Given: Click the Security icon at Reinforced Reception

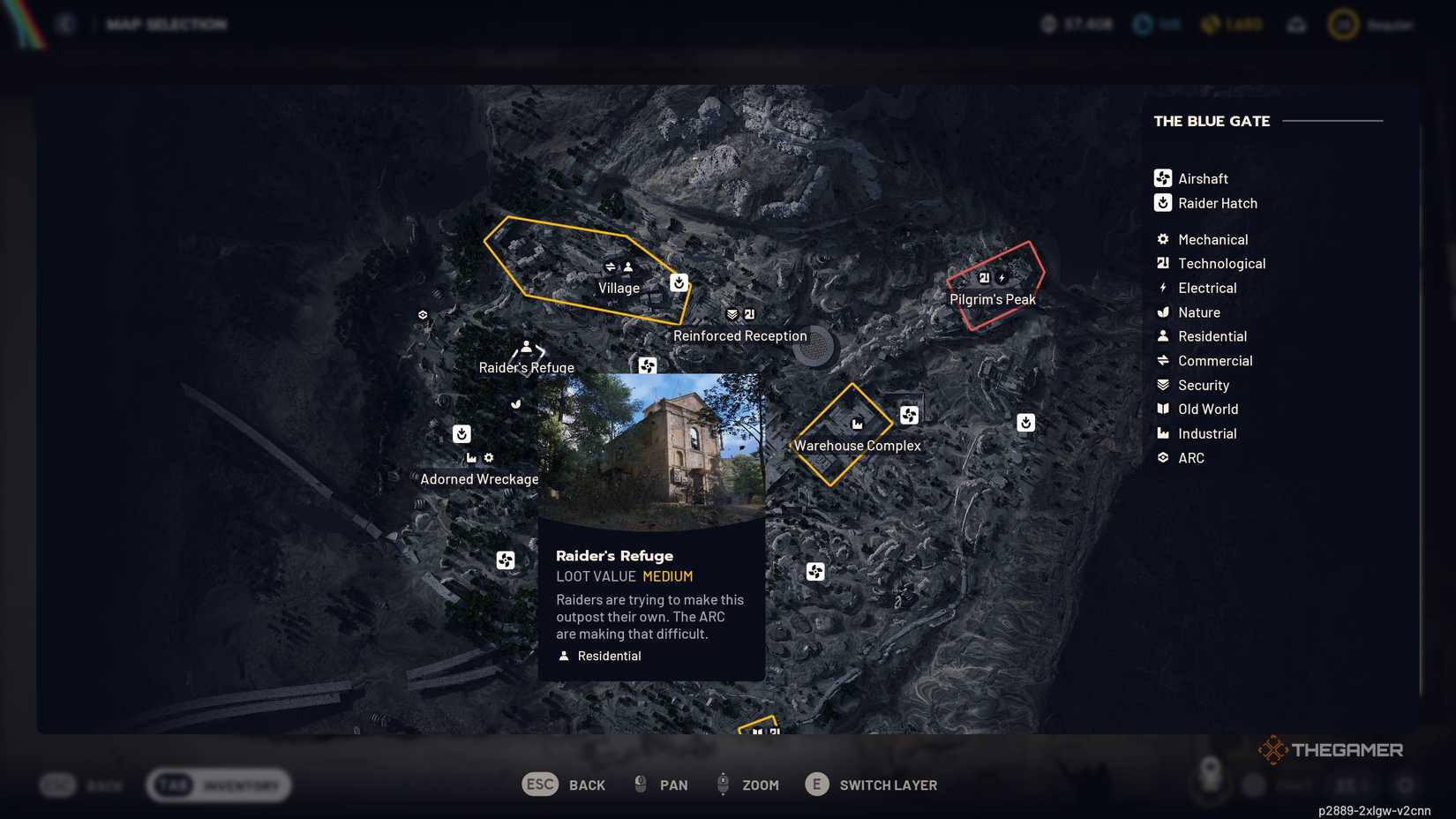Looking at the screenshot, I should click(731, 313).
